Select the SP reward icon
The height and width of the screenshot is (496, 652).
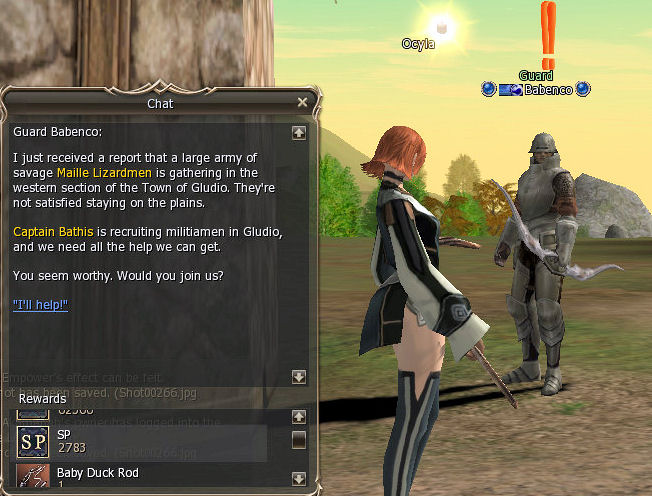(x=33, y=441)
